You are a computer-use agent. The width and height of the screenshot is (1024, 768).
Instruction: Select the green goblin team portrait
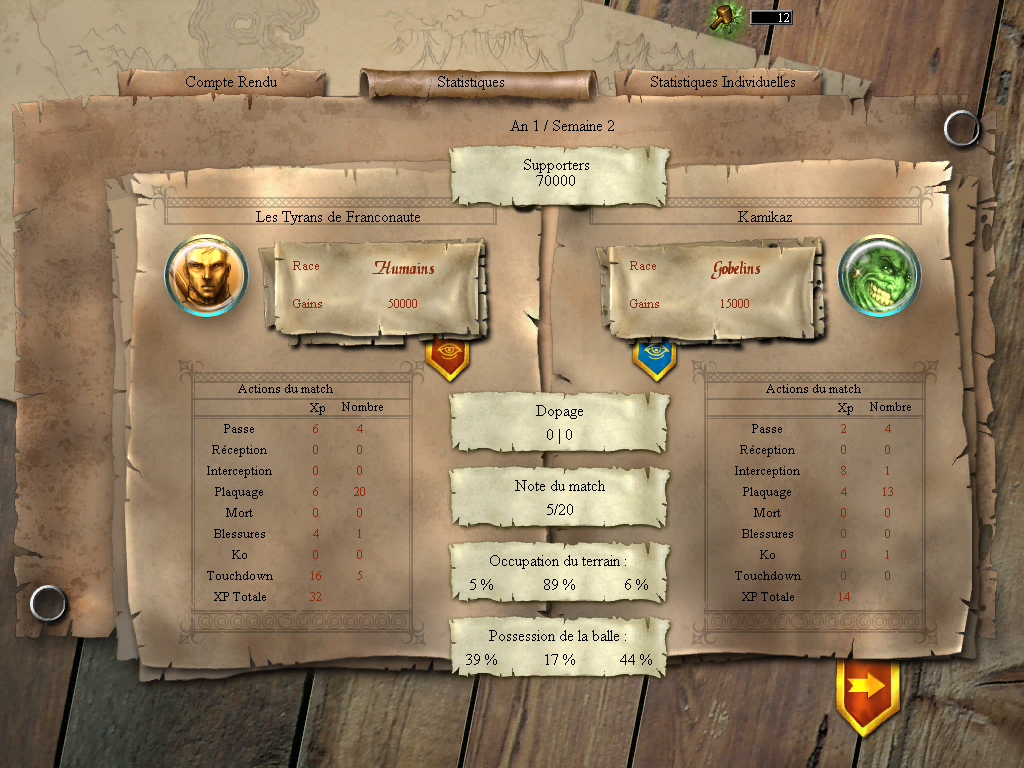point(879,275)
